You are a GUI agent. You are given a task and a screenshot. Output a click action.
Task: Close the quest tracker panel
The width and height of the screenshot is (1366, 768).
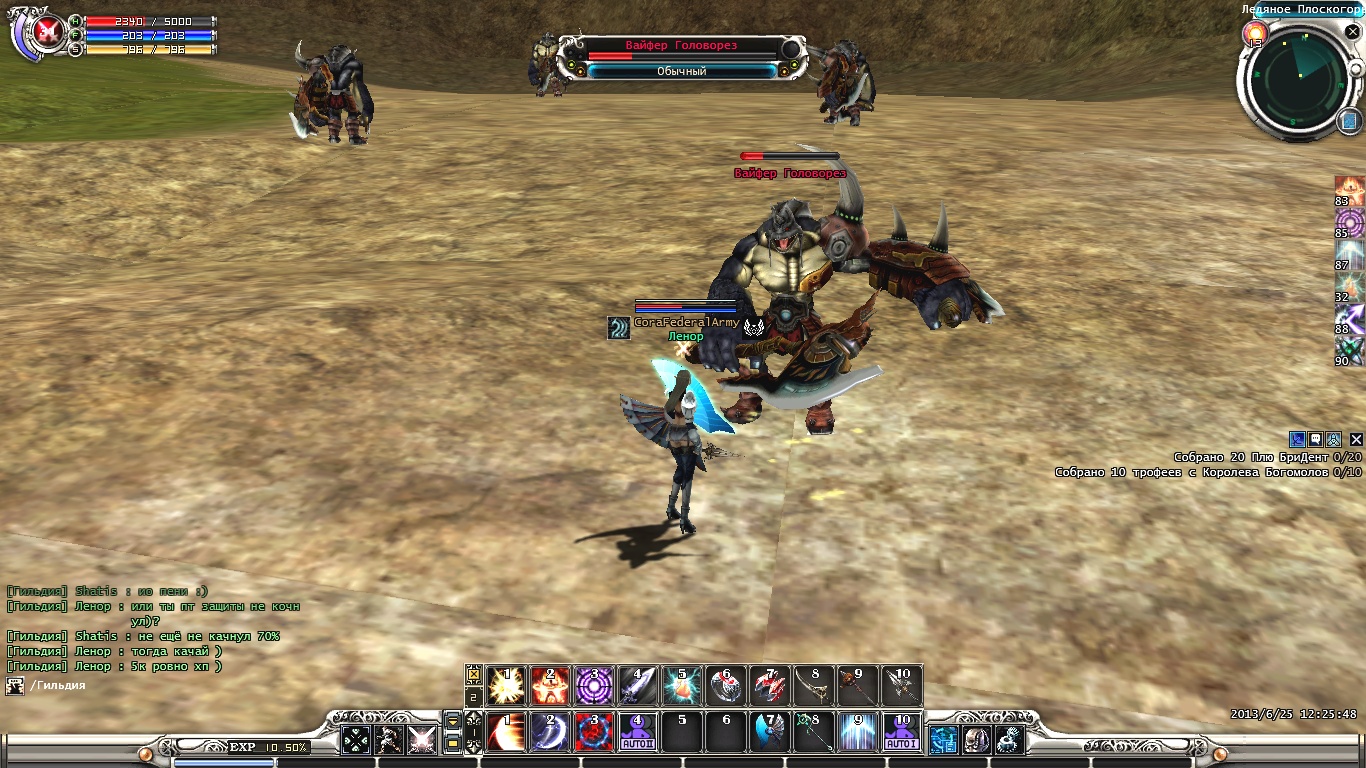pyautogui.click(x=1357, y=439)
